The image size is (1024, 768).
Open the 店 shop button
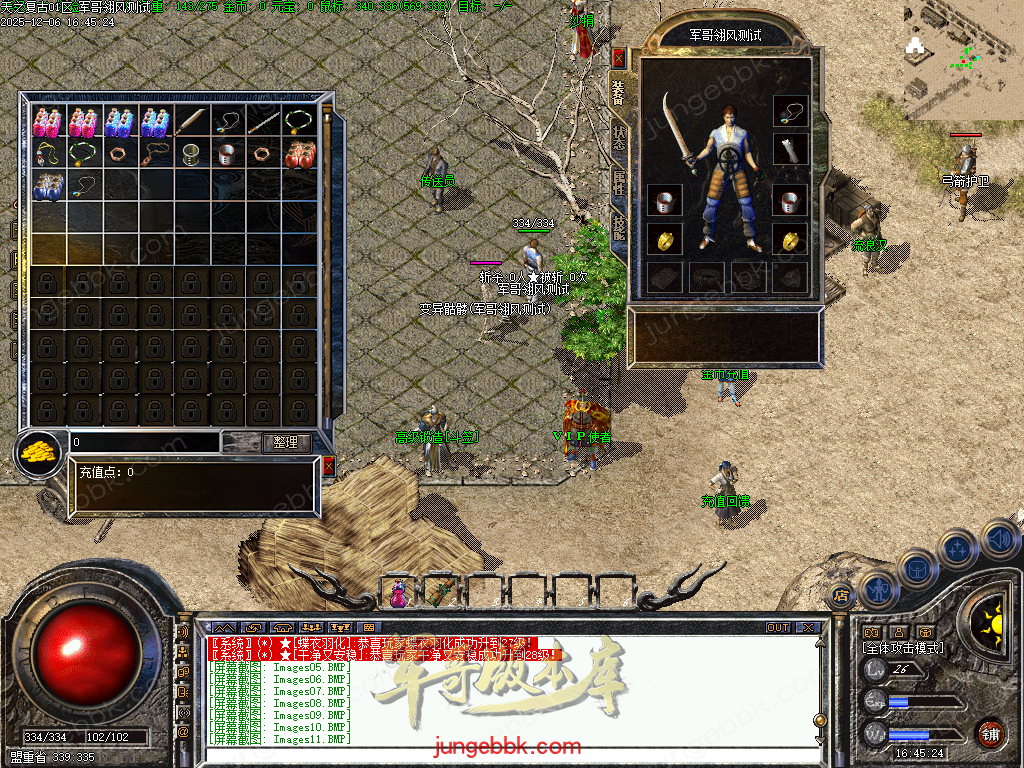tap(840, 596)
